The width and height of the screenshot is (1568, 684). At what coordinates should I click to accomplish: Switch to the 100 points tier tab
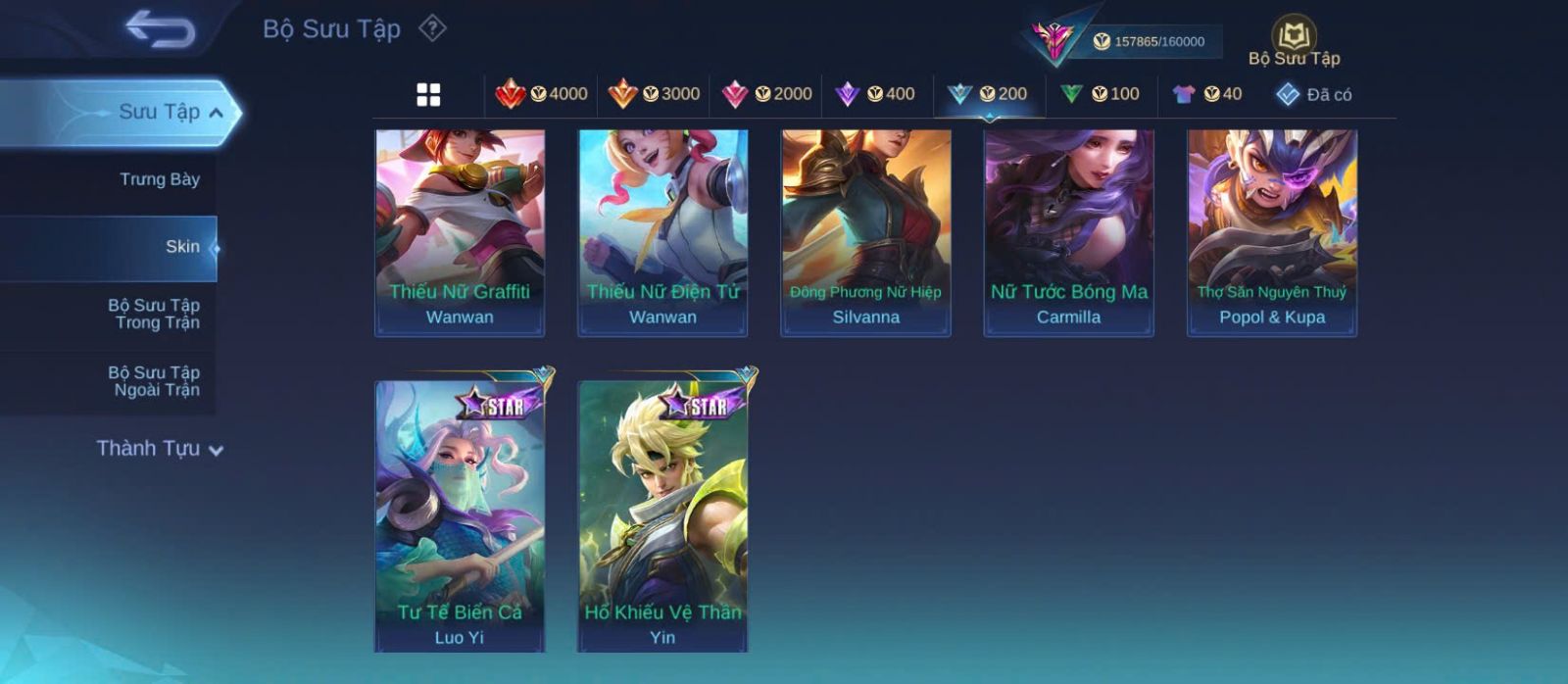tap(1100, 94)
